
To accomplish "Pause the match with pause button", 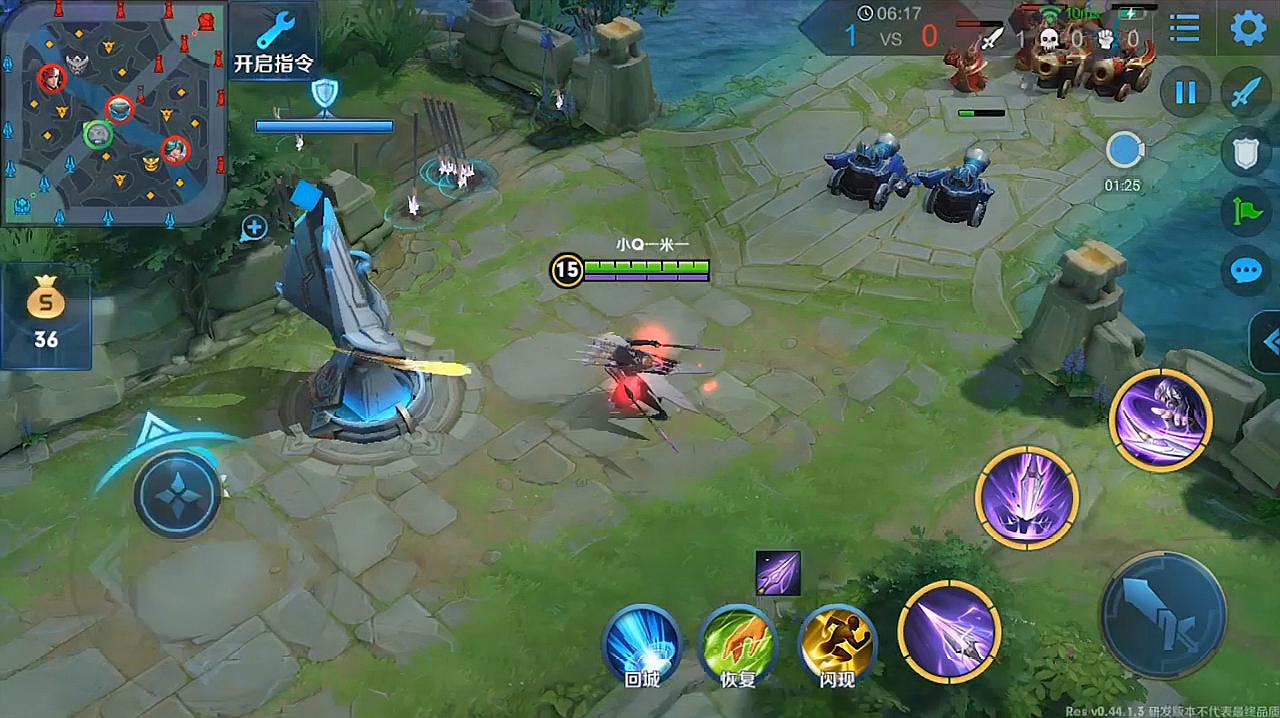I will point(1186,93).
